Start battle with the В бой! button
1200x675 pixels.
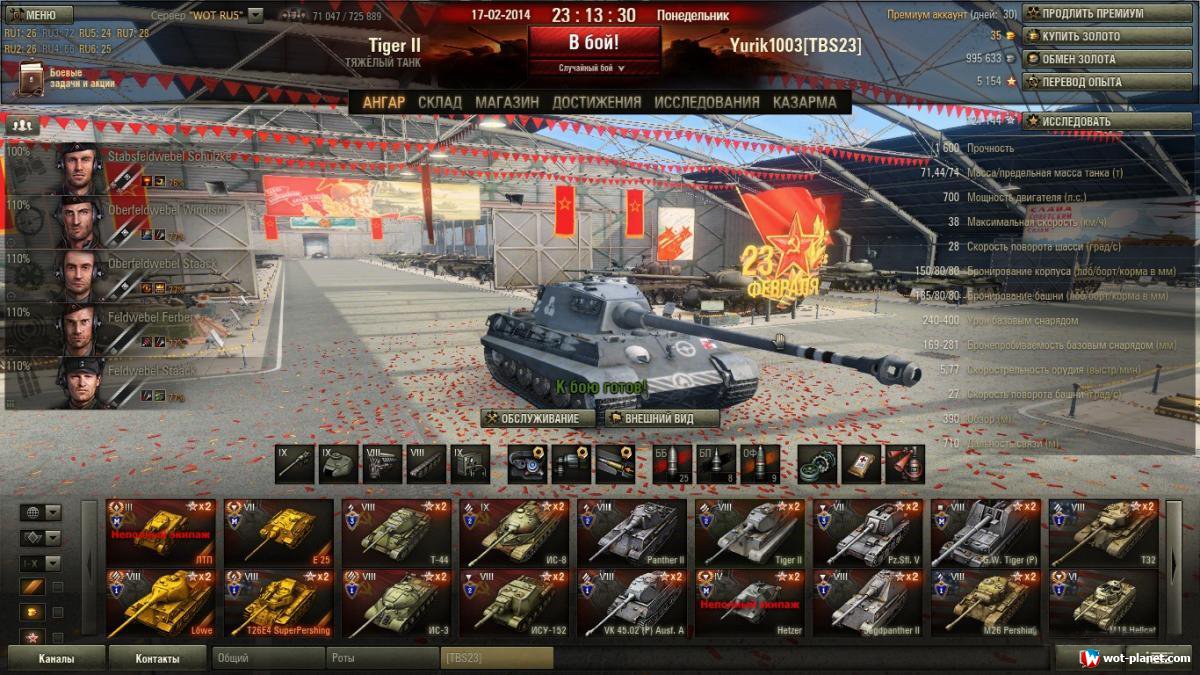[x=594, y=43]
